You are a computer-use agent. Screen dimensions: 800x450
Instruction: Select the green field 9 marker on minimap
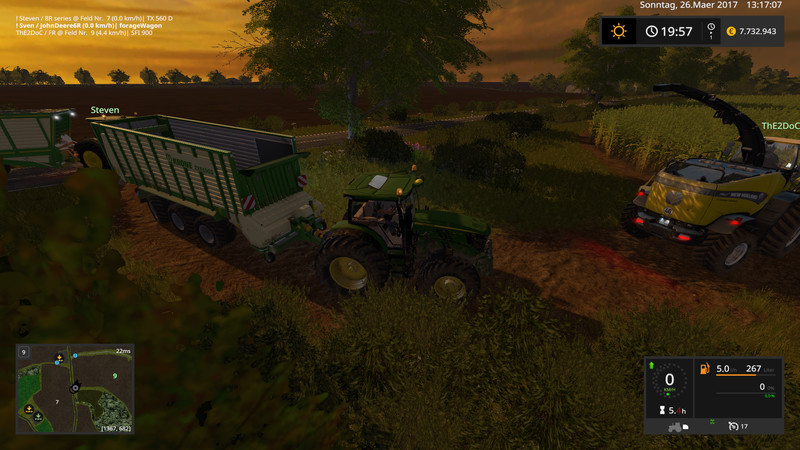[x=116, y=375]
